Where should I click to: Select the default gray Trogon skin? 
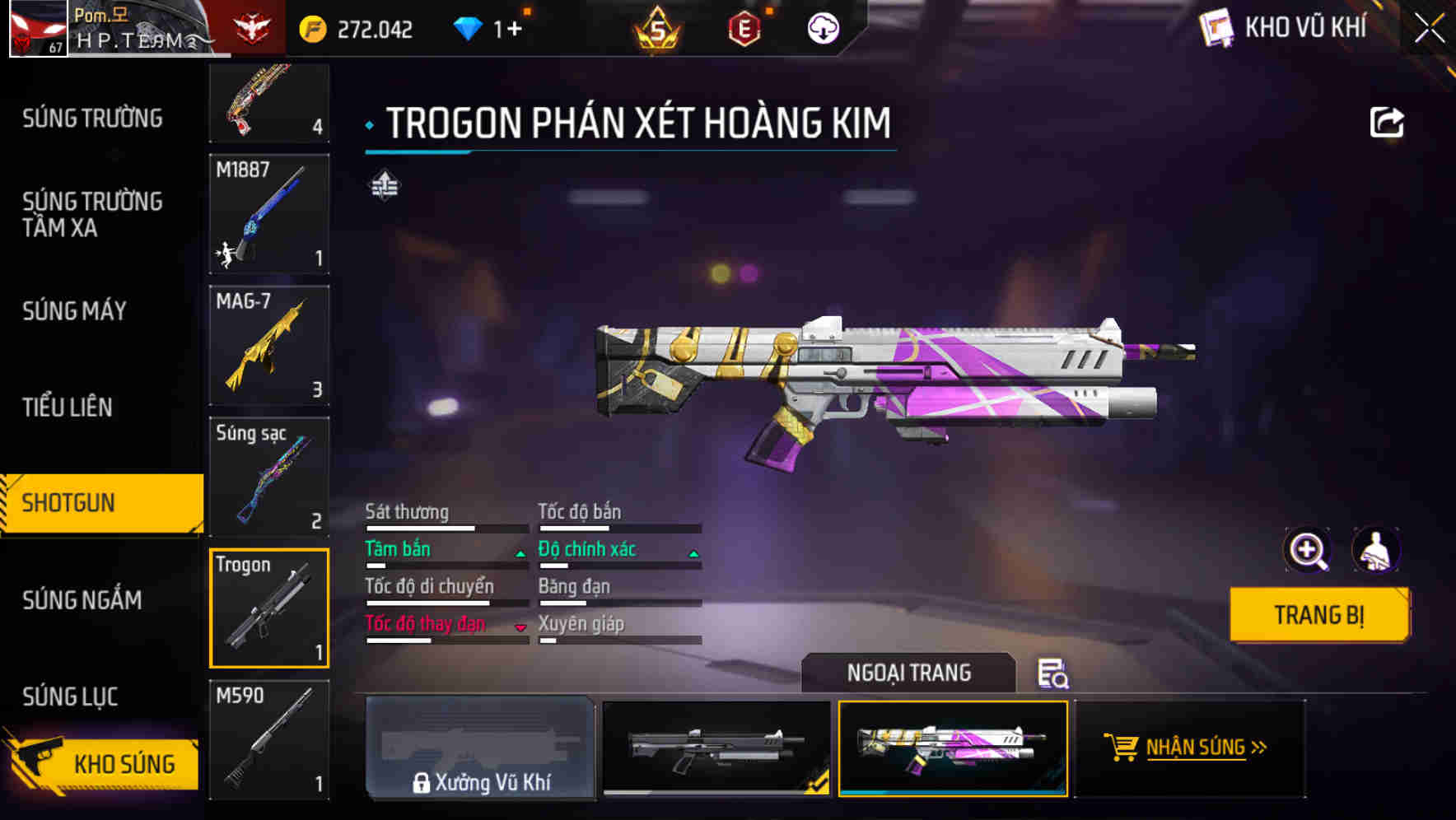716,748
